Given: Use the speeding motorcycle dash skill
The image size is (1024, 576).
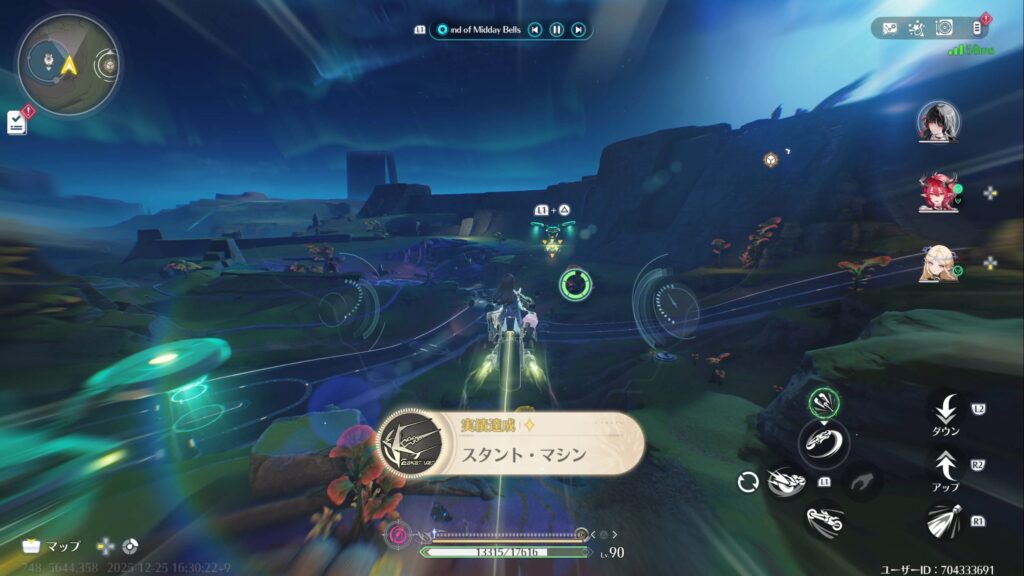Looking at the screenshot, I should [x=787, y=483].
